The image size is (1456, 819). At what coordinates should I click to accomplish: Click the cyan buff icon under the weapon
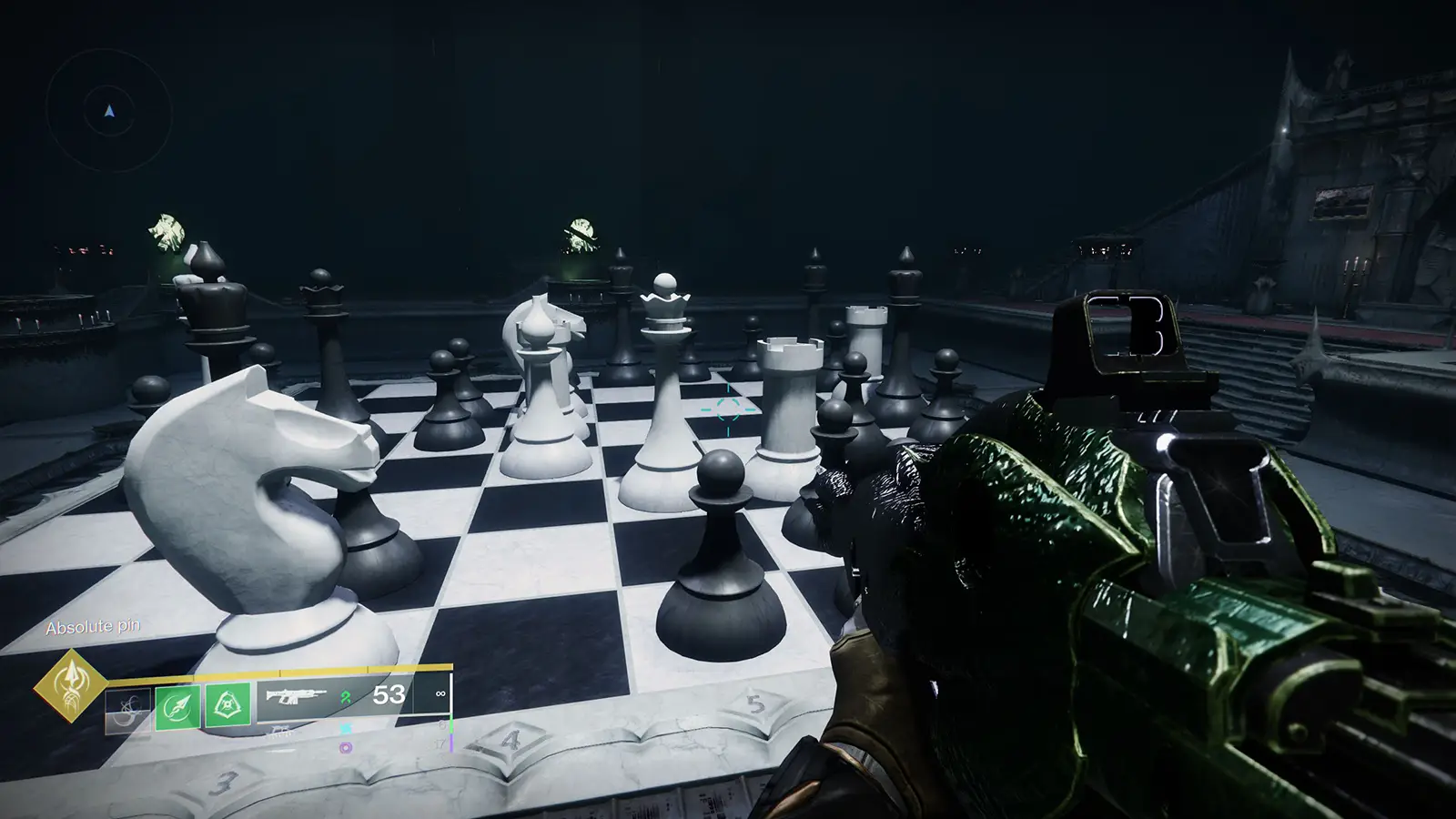[x=346, y=727]
